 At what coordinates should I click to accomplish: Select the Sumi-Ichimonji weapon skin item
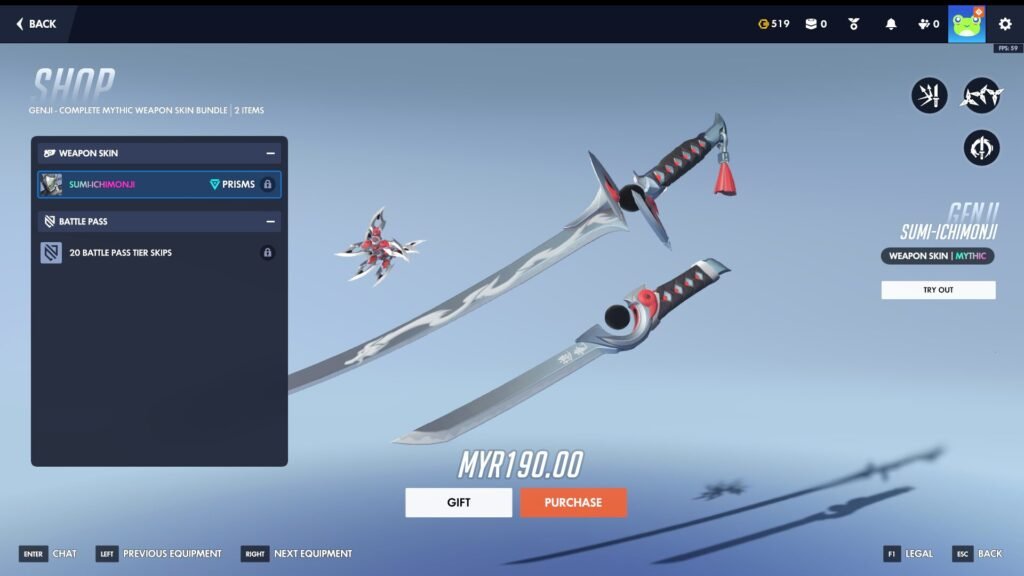click(x=159, y=184)
